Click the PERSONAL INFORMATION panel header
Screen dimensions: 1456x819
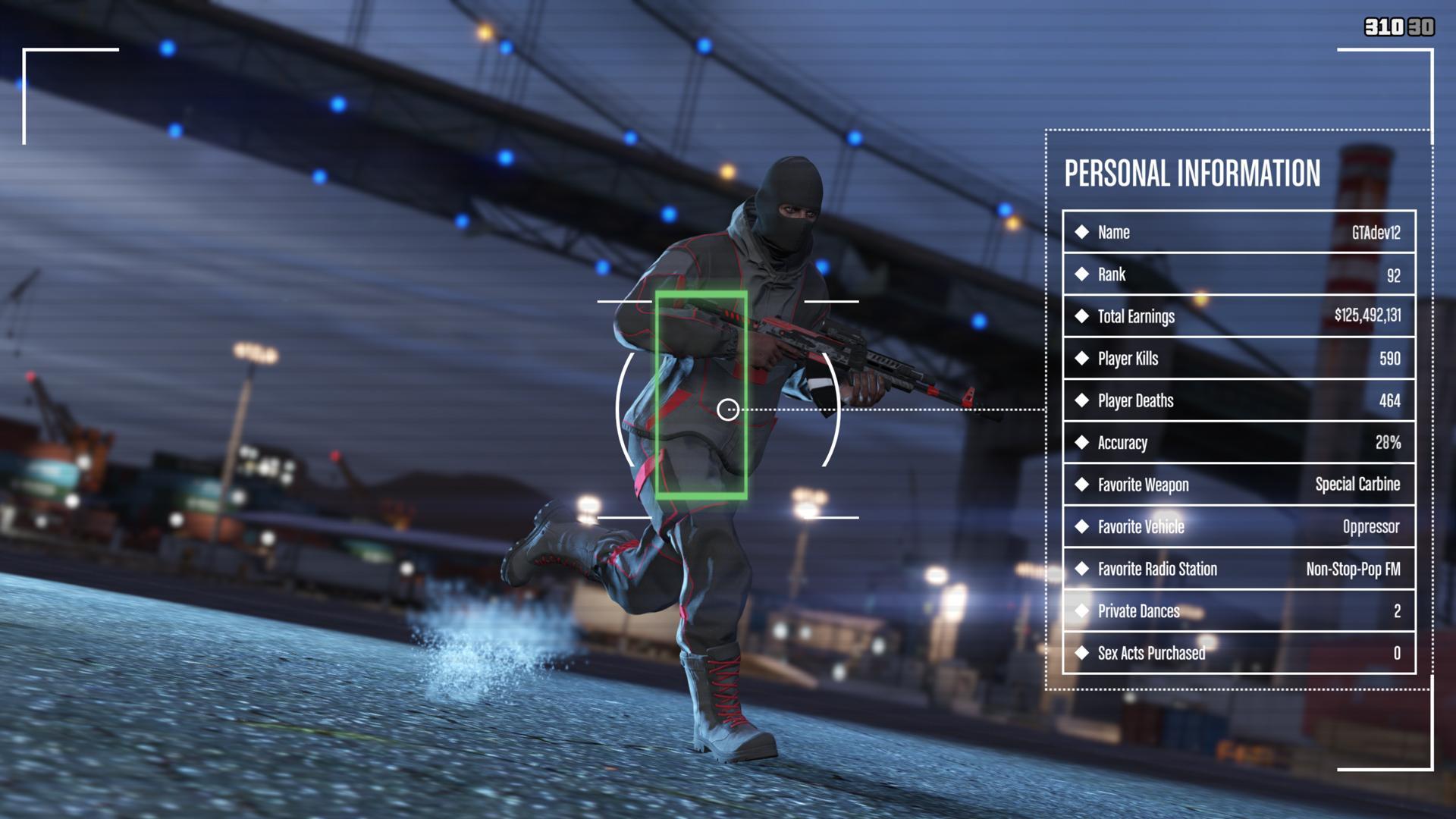pyautogui.click(x=1192, y=173)
